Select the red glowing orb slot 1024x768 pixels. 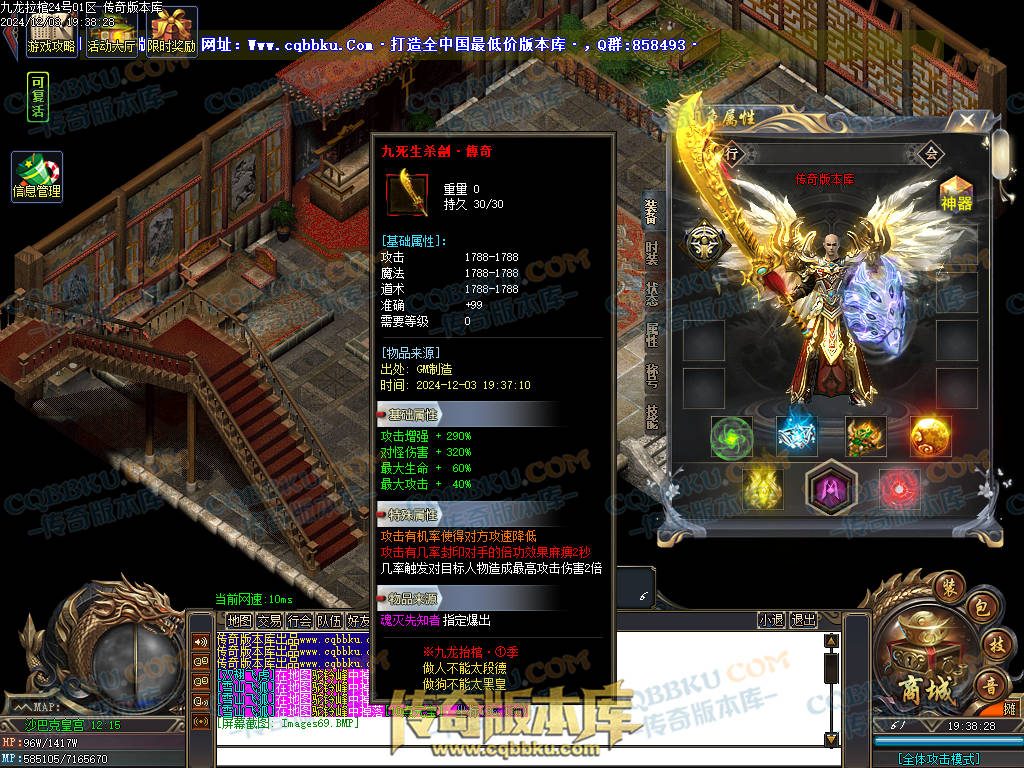click(897, 488)
